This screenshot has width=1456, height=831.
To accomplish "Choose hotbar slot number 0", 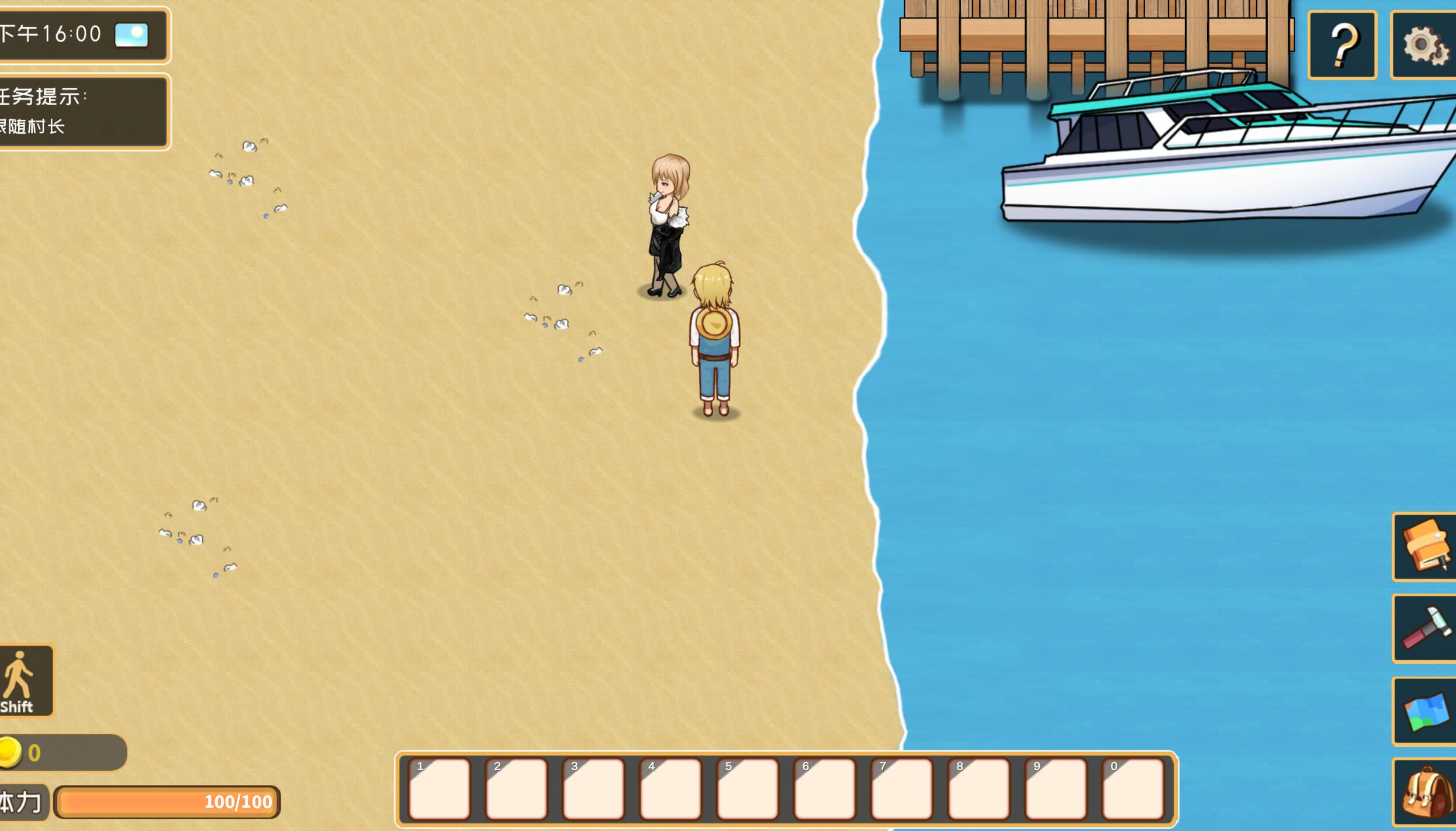I will pyautogui.click(x=1133, y=788).
